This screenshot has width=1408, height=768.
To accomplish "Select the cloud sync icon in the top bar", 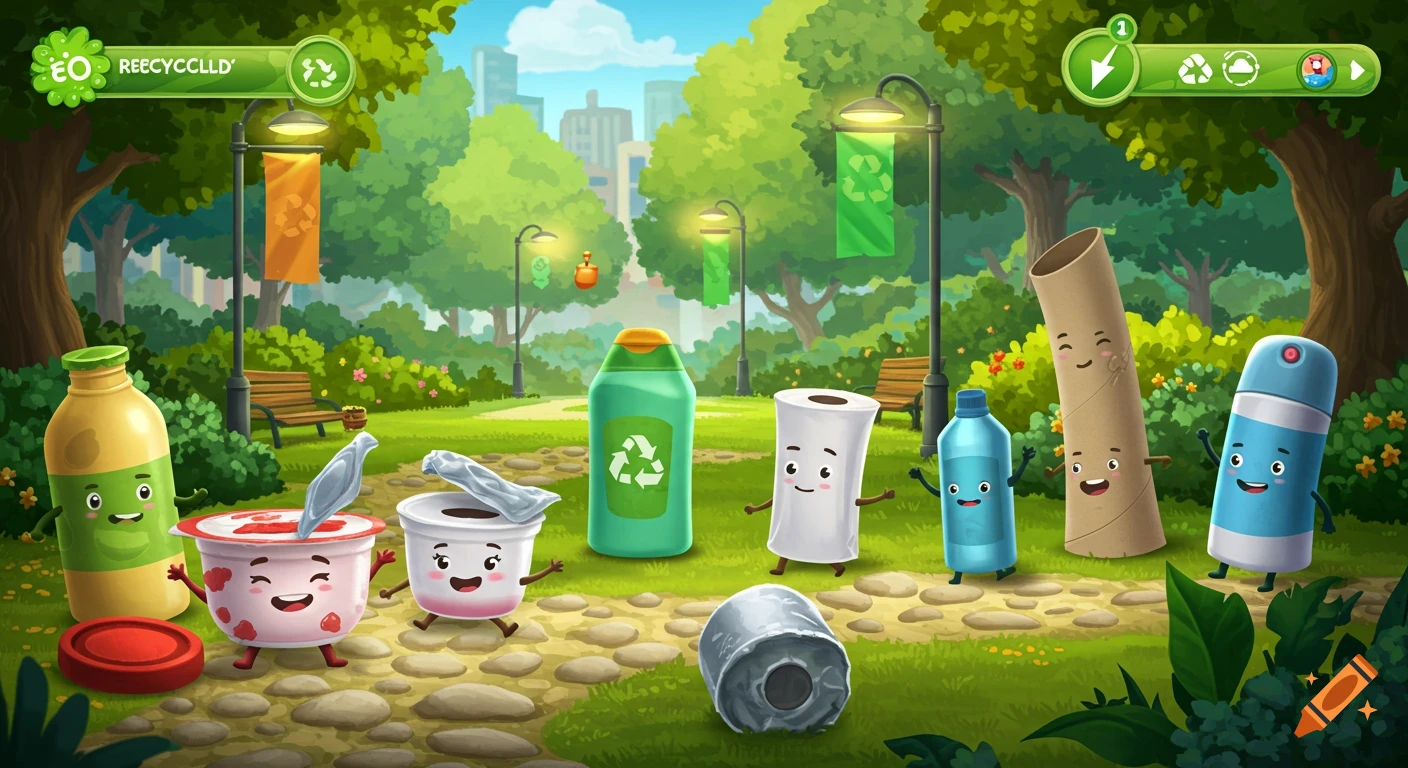I will [x=1240, y=68].
